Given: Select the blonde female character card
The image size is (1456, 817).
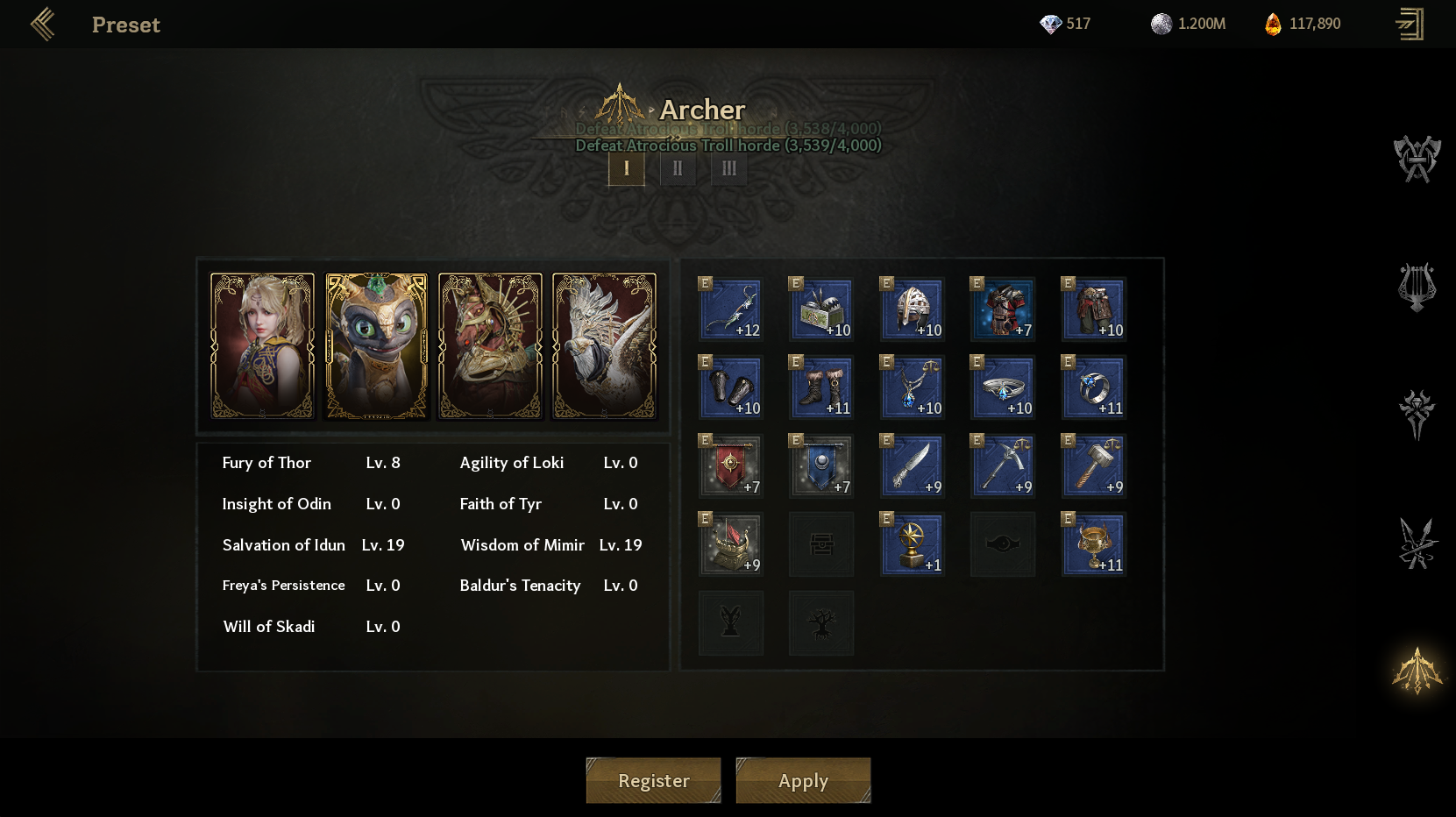Looking at the screenshot, I should 262,345.
